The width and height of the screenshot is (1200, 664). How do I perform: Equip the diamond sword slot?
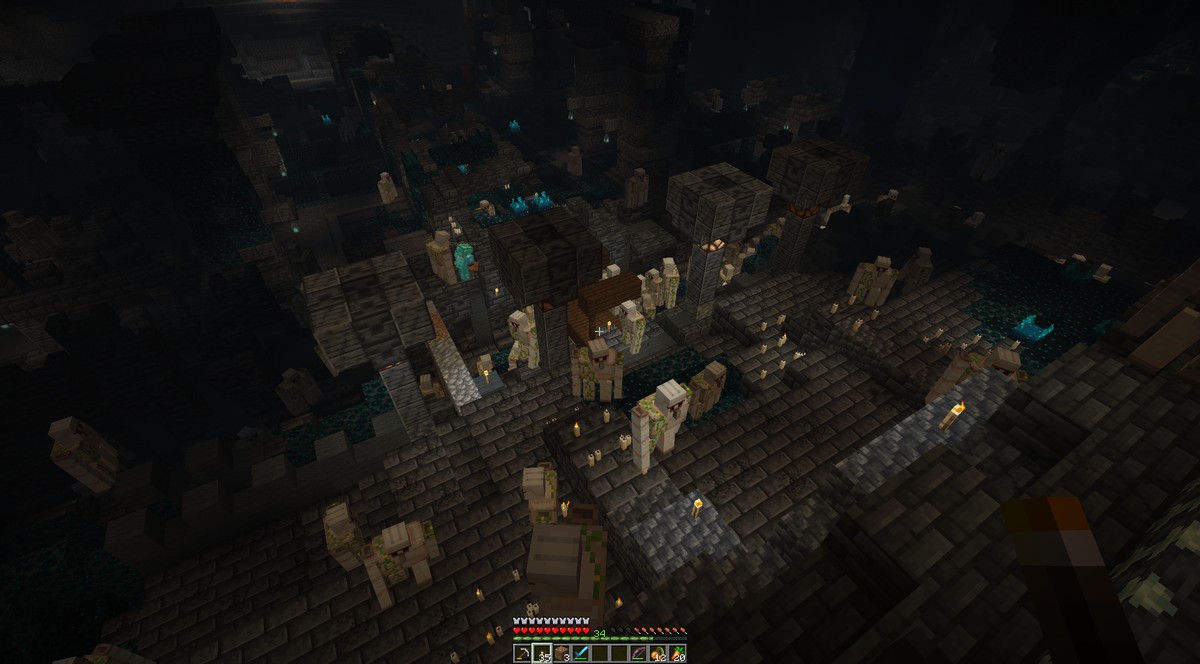click(x=581, y=653)
